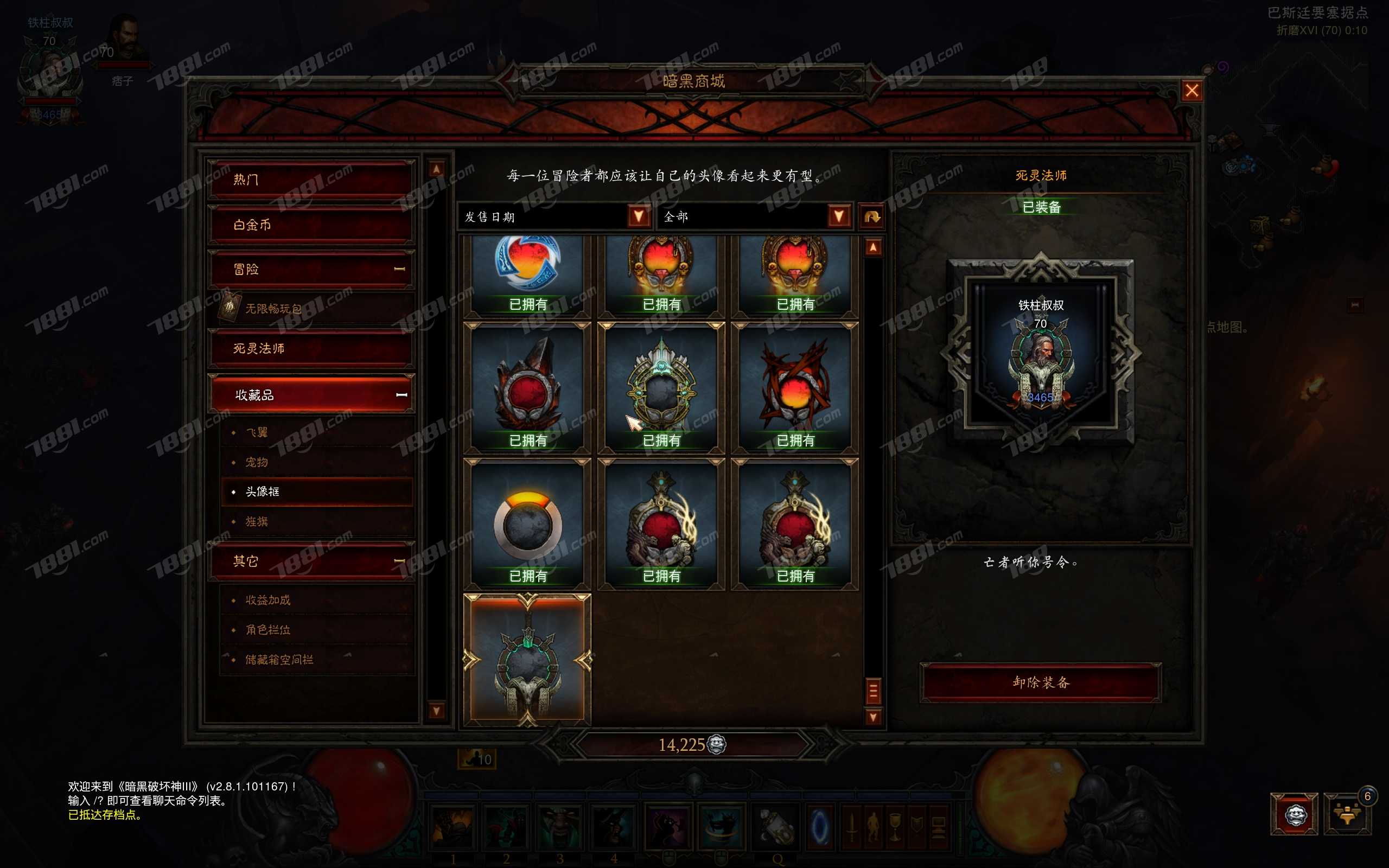Select the 头像框 portrait frame subcategory
This screenshot has height=868, width=1389.
point(263,492)
